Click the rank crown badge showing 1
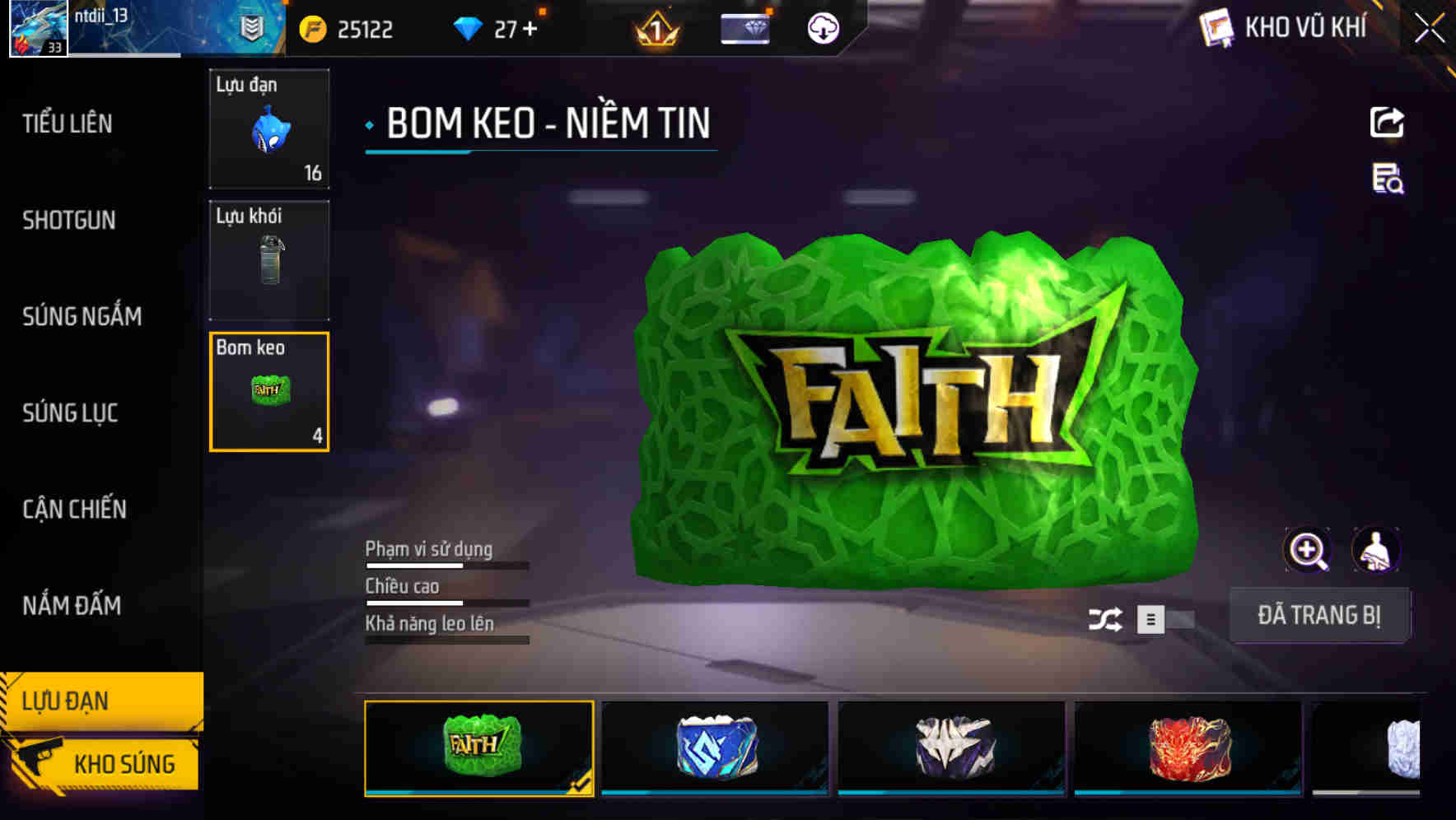This screenshot has width=1456, height=820. 653,29
